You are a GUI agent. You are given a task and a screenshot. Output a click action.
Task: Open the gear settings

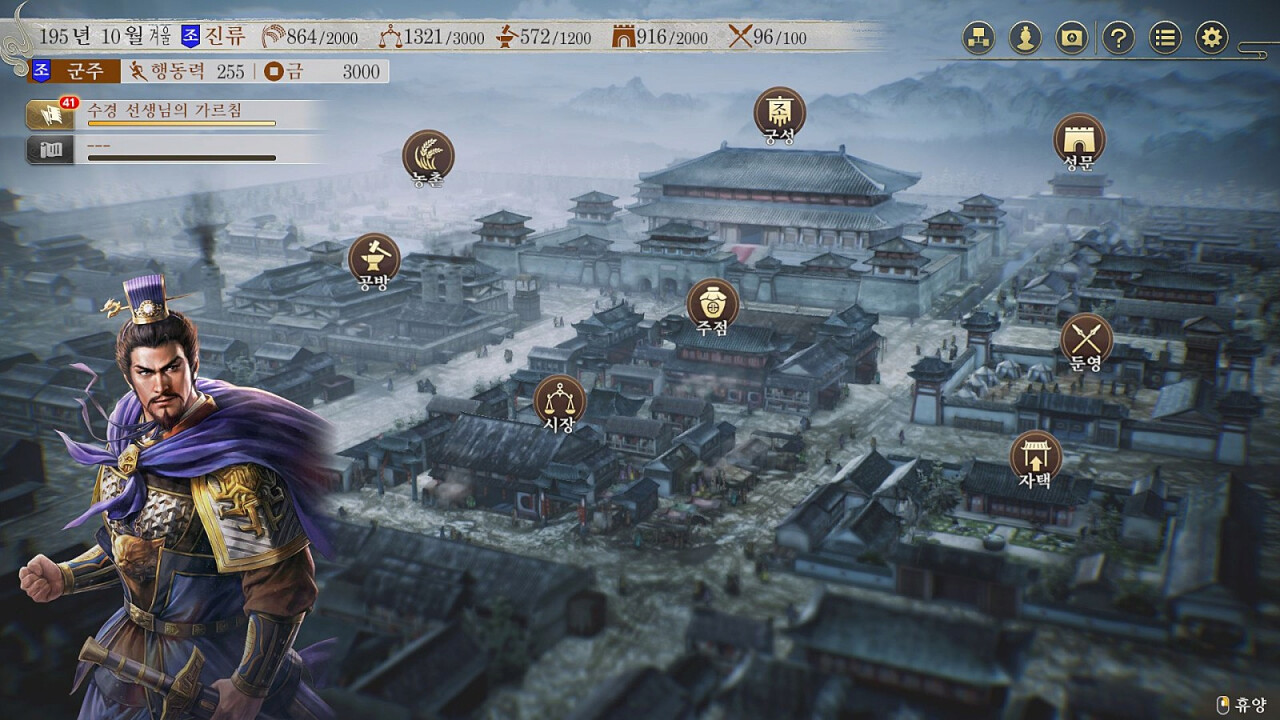(x=1211, y=38)
